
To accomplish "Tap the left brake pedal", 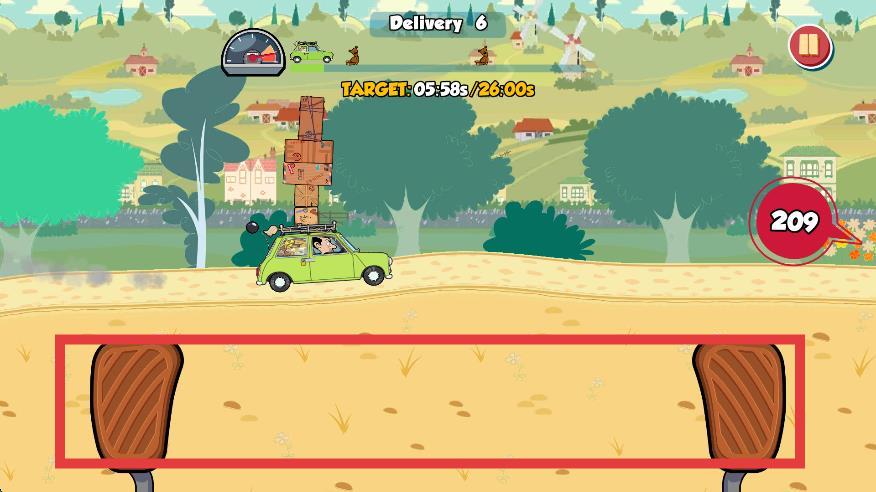I will pos(137,403).
